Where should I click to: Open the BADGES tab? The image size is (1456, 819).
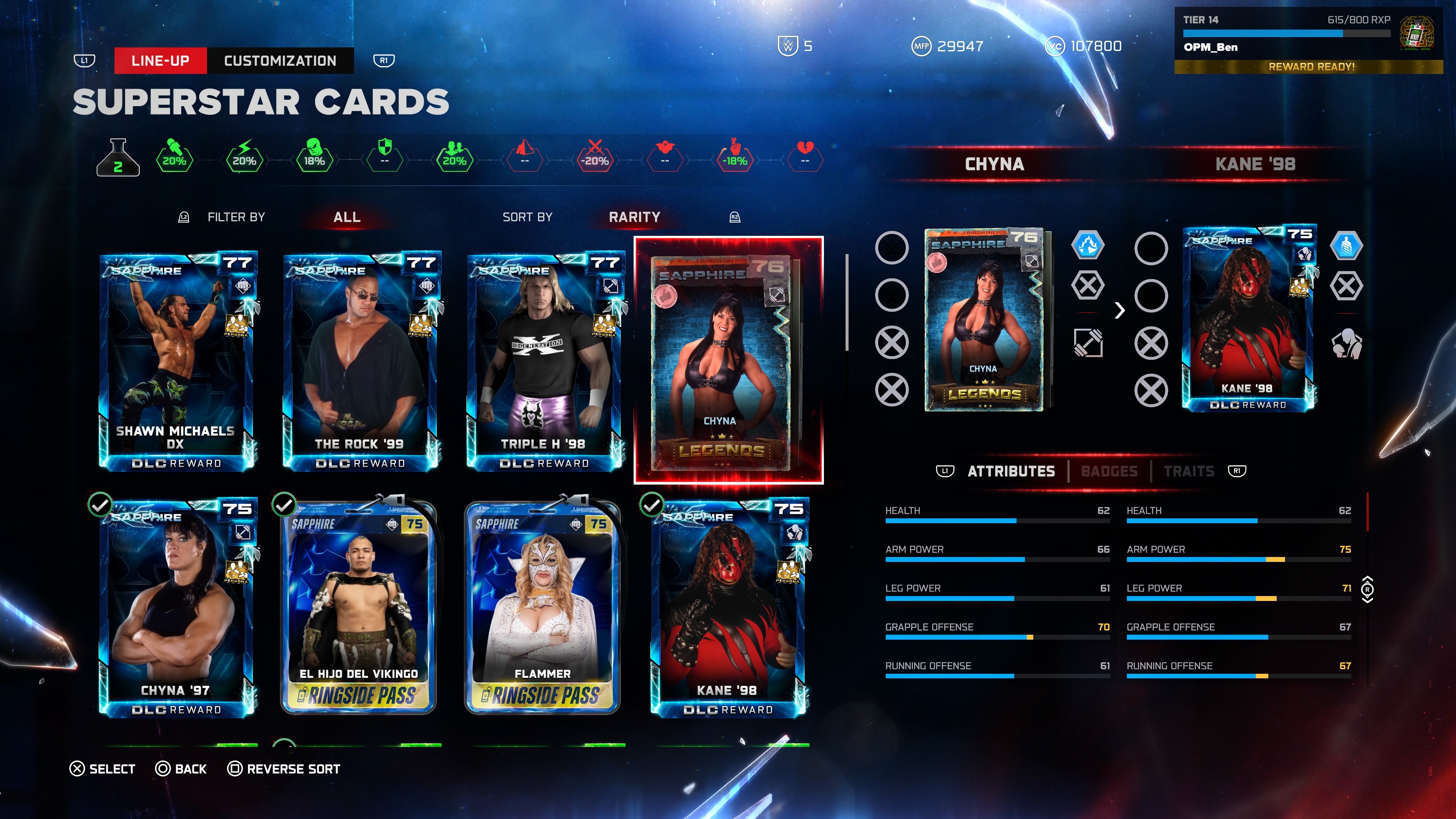pos(1109,471)
